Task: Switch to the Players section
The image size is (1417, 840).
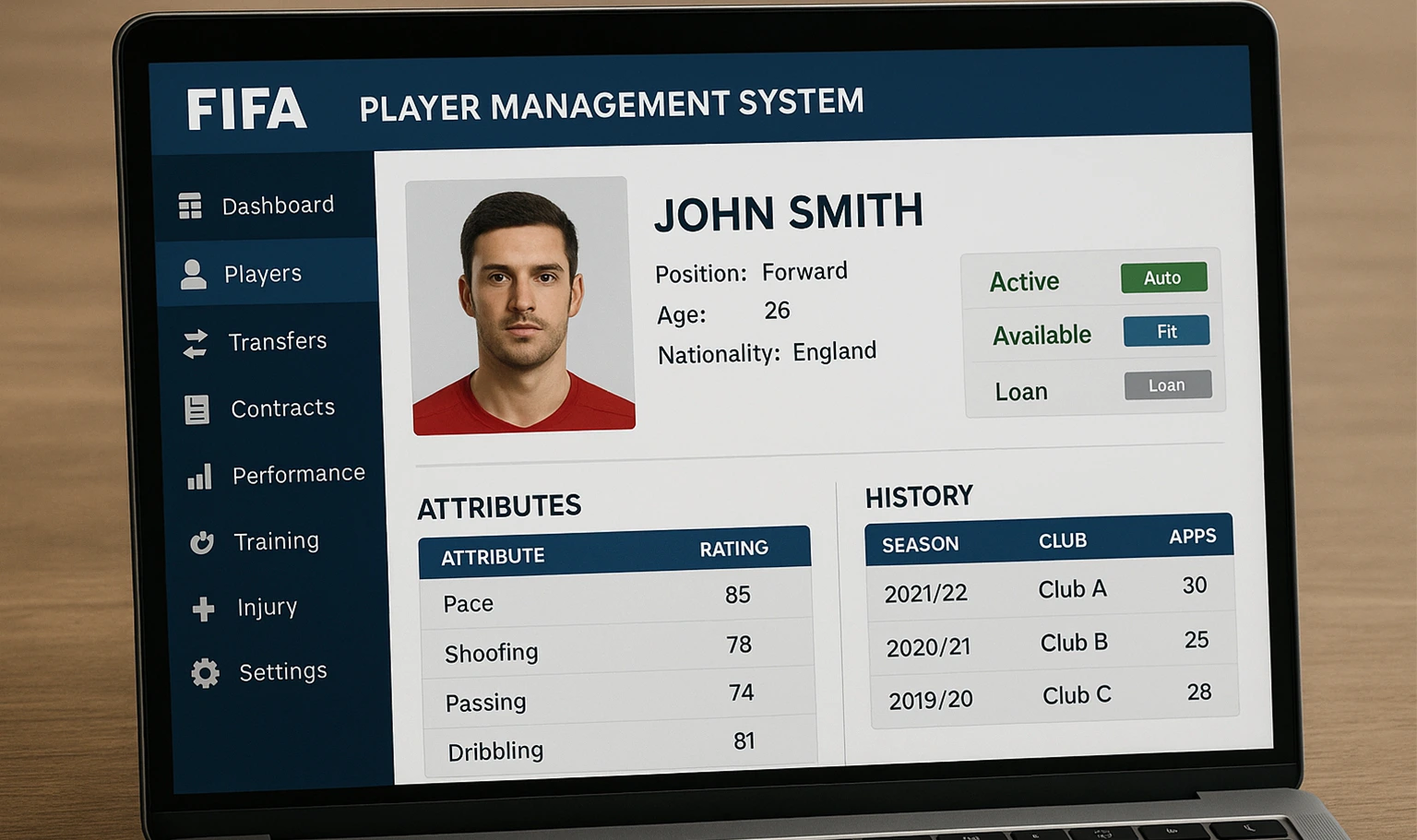Action: [x=262, y=273]
